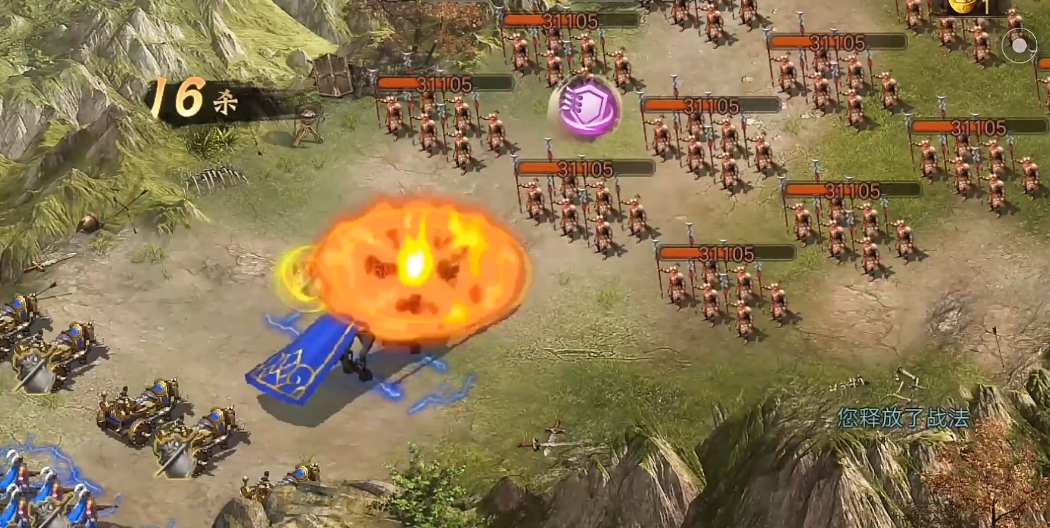
Task: Tap the white circular floating overlay button
Action: 1019,46
